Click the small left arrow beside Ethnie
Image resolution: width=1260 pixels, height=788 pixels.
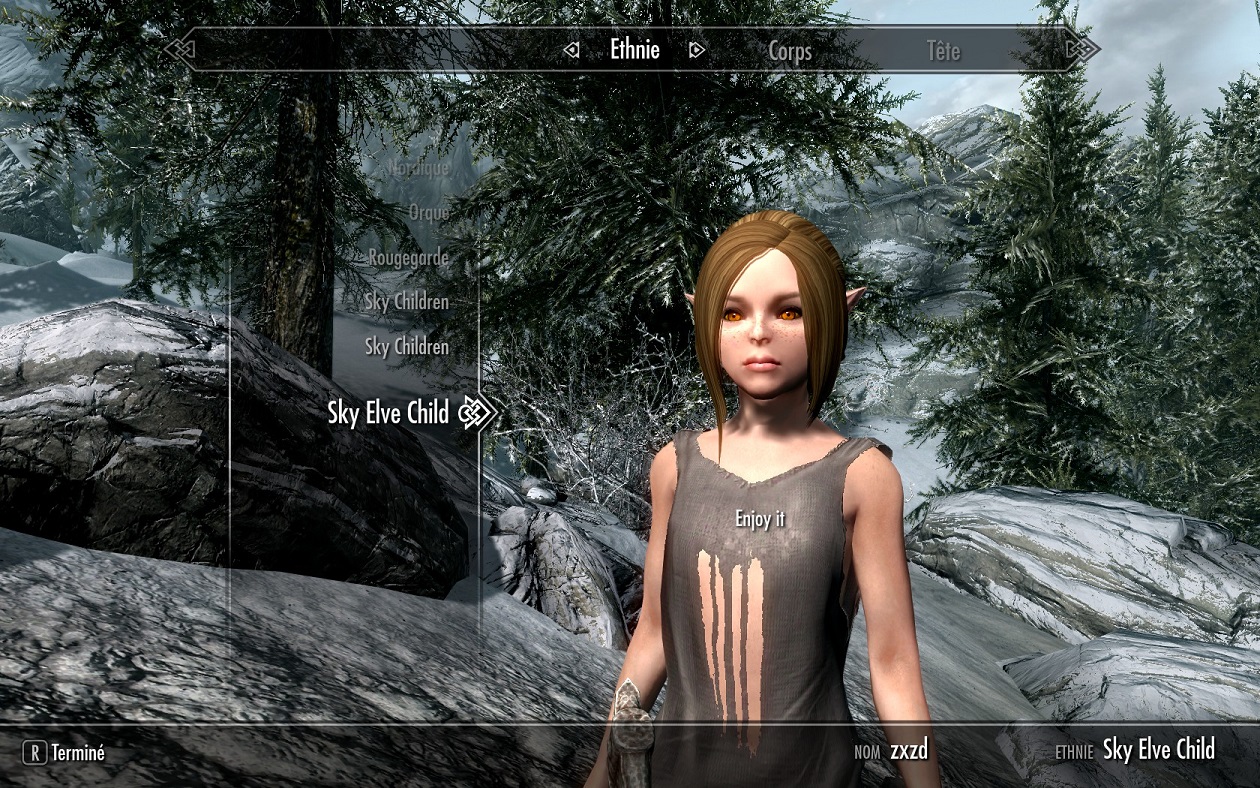coord(571,50)
